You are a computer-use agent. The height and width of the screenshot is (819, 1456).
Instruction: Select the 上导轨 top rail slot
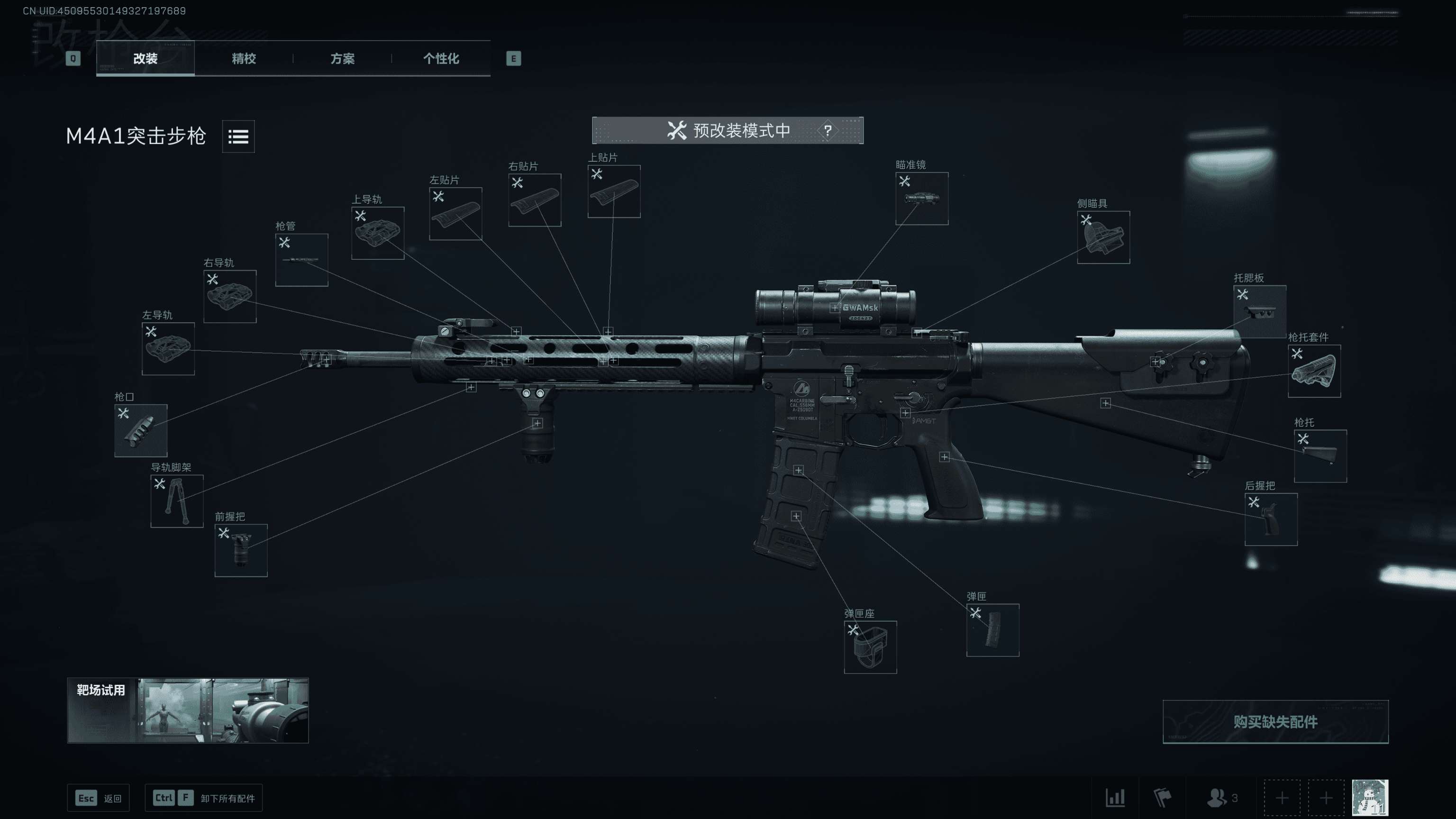[x=378, y=232]
